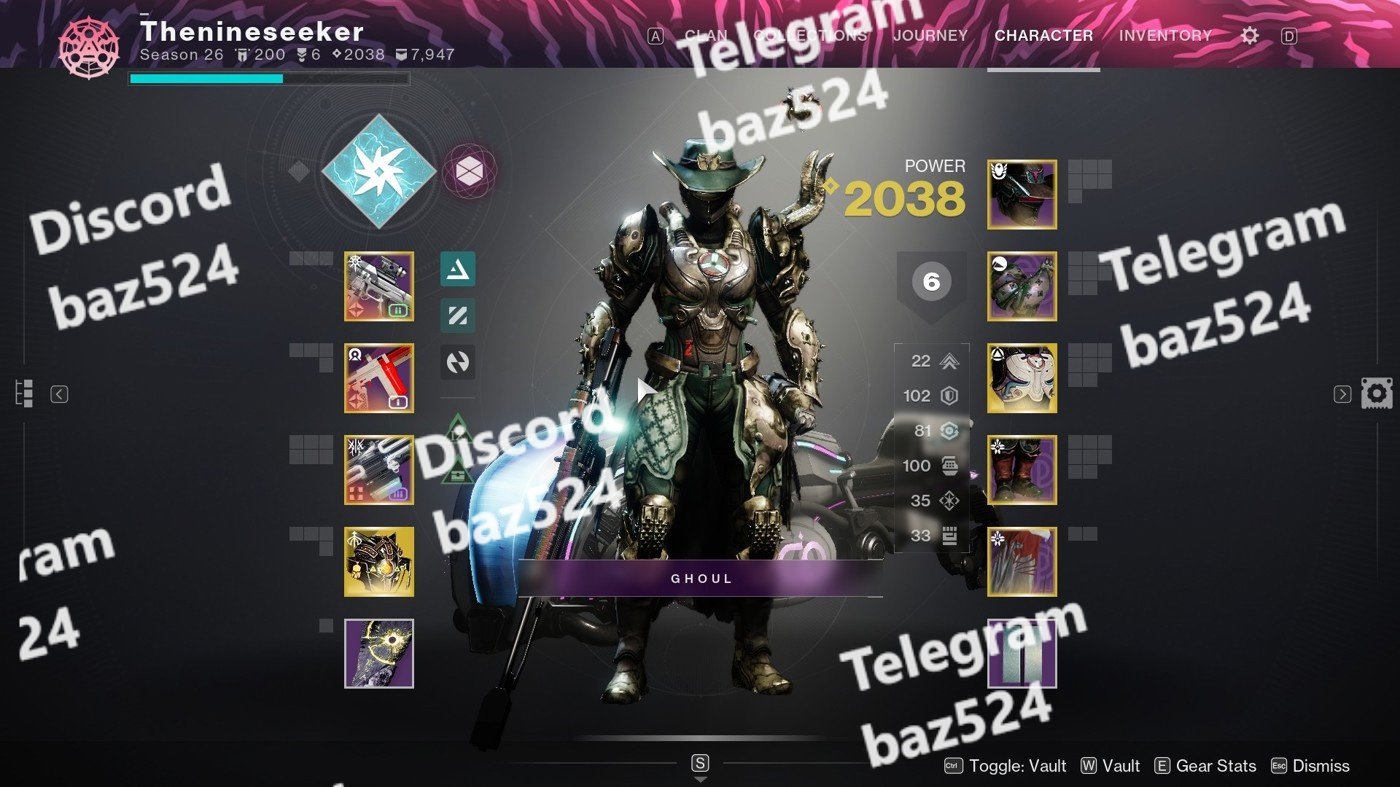Open the Arc subclass diamond

pyautogui.click(x=379, y=172)
